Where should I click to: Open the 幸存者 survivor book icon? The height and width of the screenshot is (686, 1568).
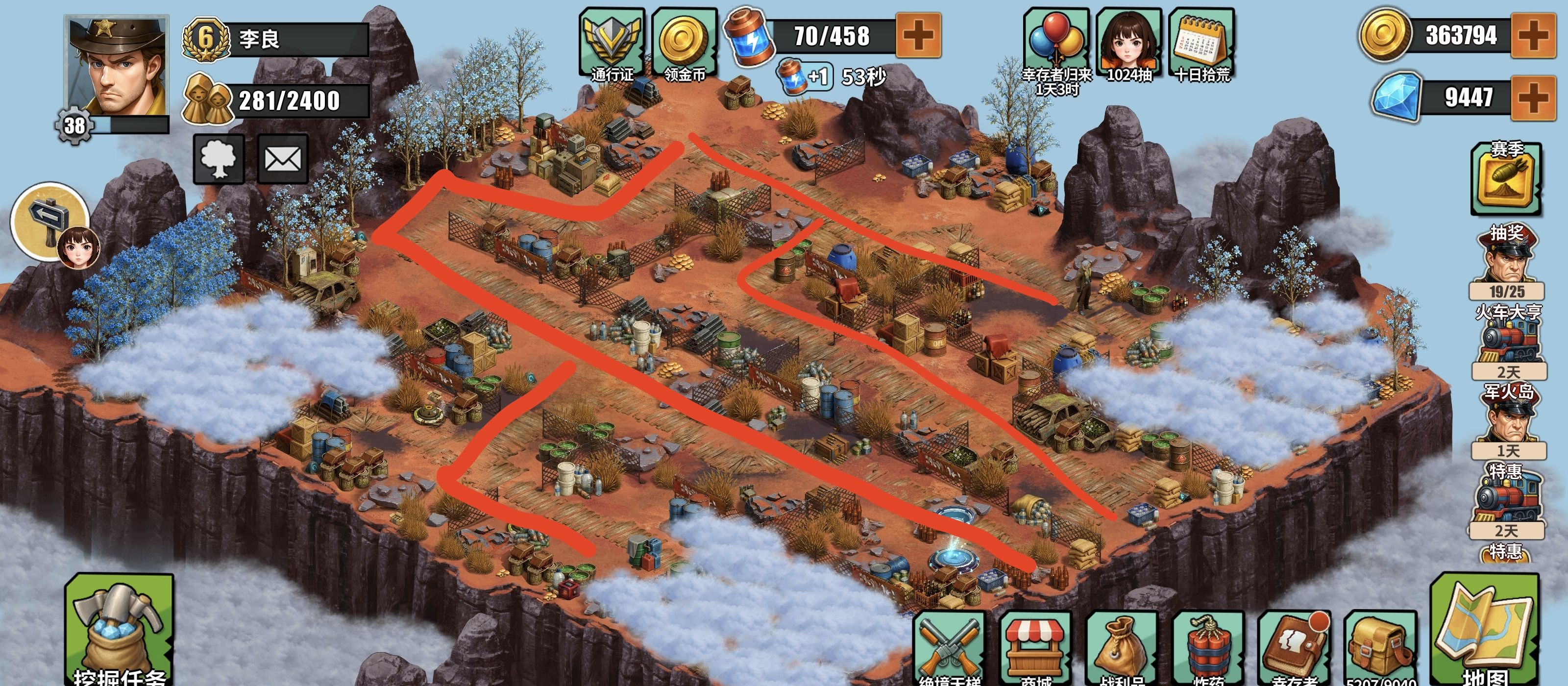[x=1294, y=648]
